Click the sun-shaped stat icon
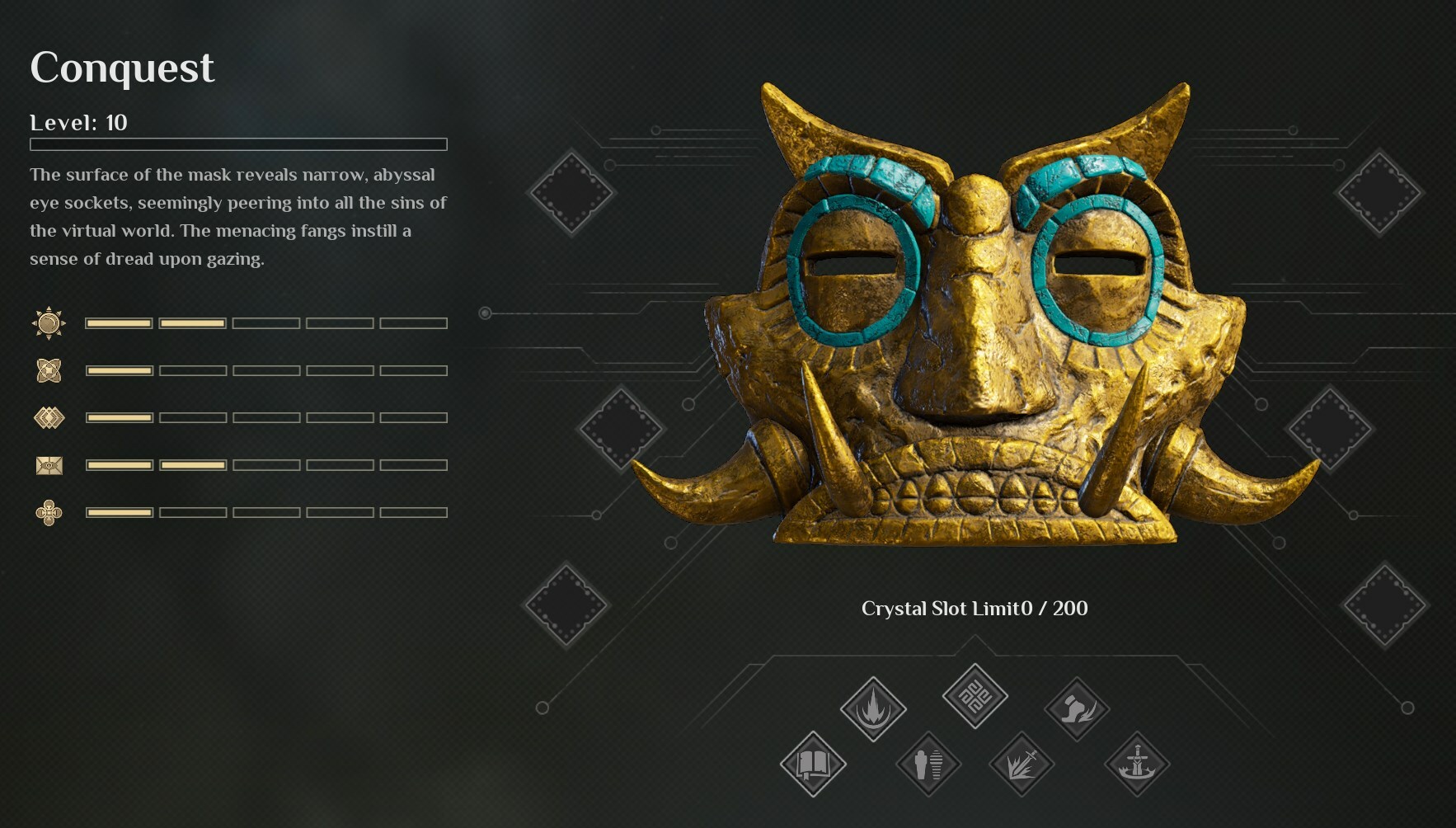Screen dimensions: 1456x828 click(x=49, y=322)
